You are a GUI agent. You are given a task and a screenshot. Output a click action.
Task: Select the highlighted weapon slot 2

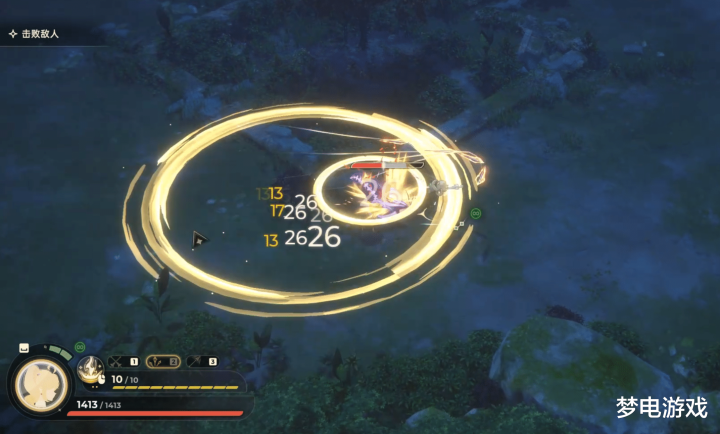pos(164,360)
